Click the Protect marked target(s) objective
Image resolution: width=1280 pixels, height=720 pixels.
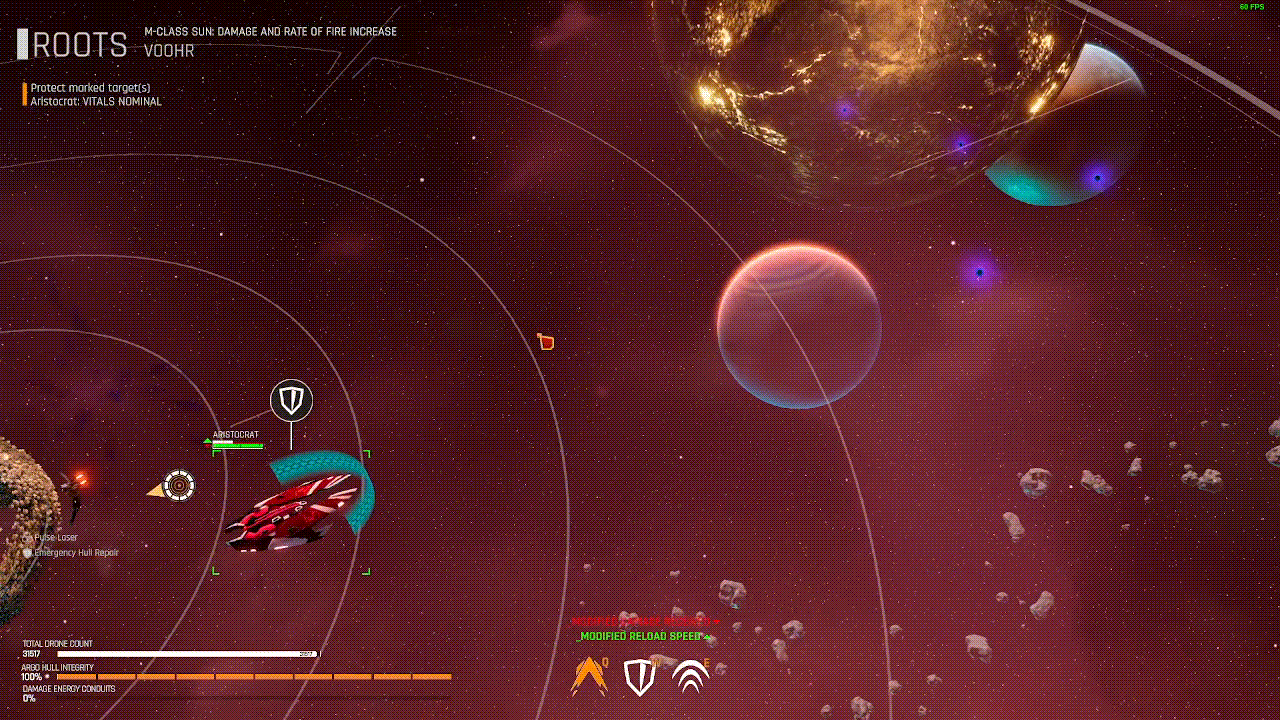click(x=90, y=88)
